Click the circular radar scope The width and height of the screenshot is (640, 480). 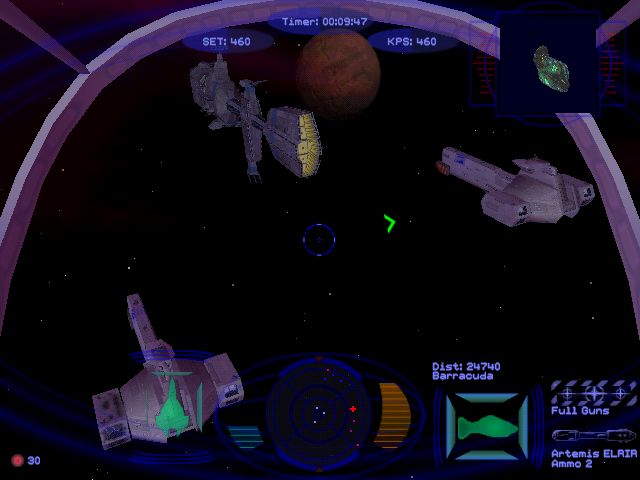[318, 409]
